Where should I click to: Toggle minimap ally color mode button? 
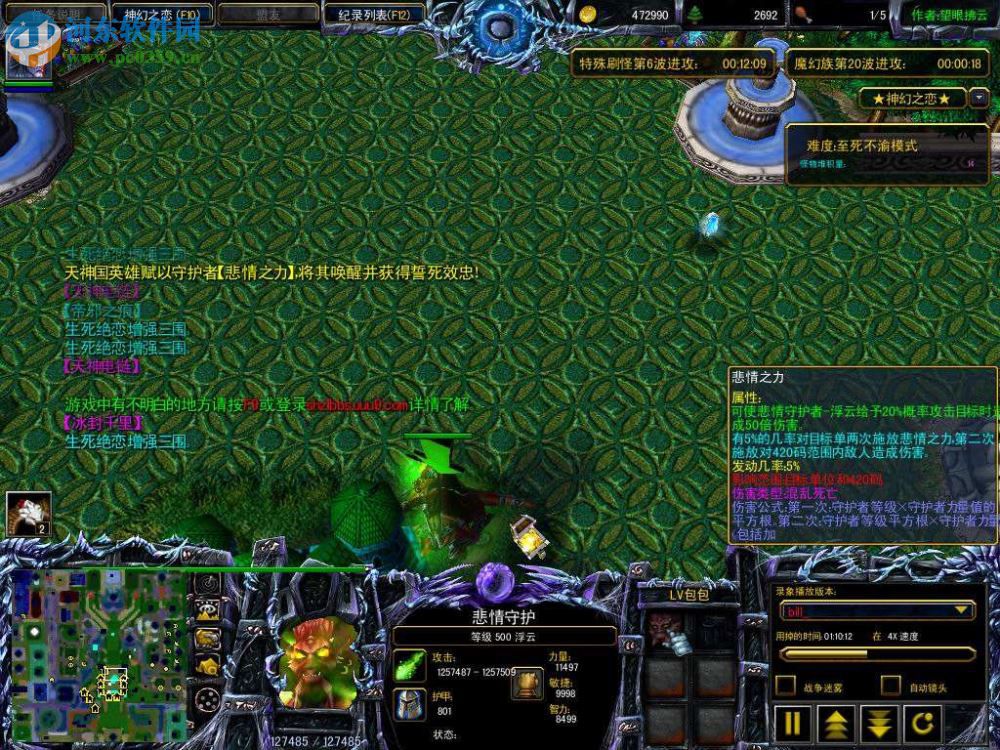click(x=208, y=638)
